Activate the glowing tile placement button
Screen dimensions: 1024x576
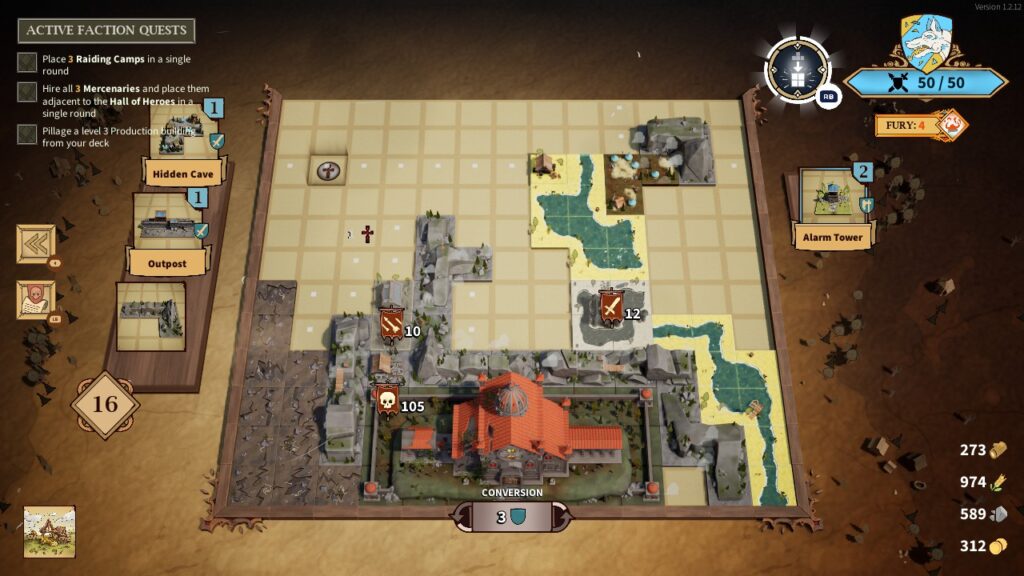[797, 71]
